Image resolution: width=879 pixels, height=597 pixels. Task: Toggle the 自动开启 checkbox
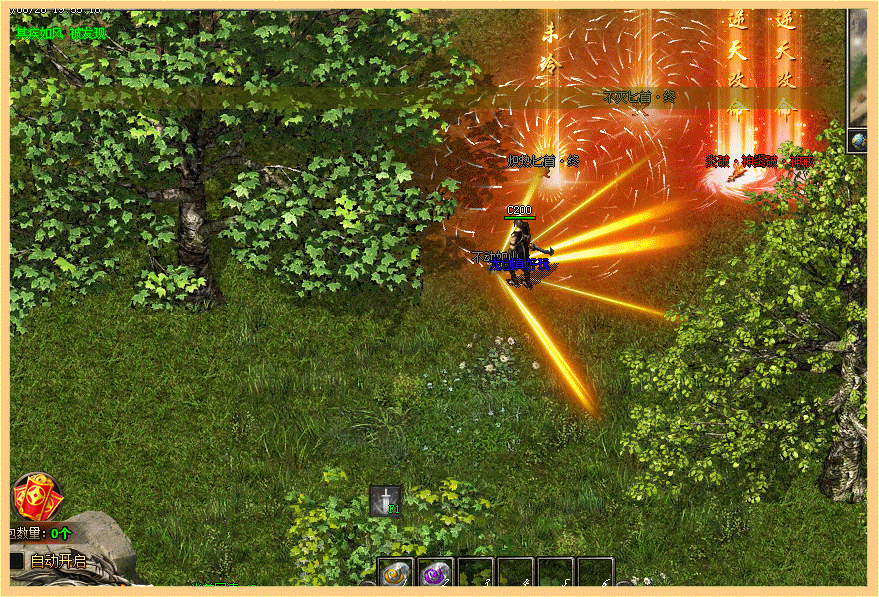(x=16, y=562)
